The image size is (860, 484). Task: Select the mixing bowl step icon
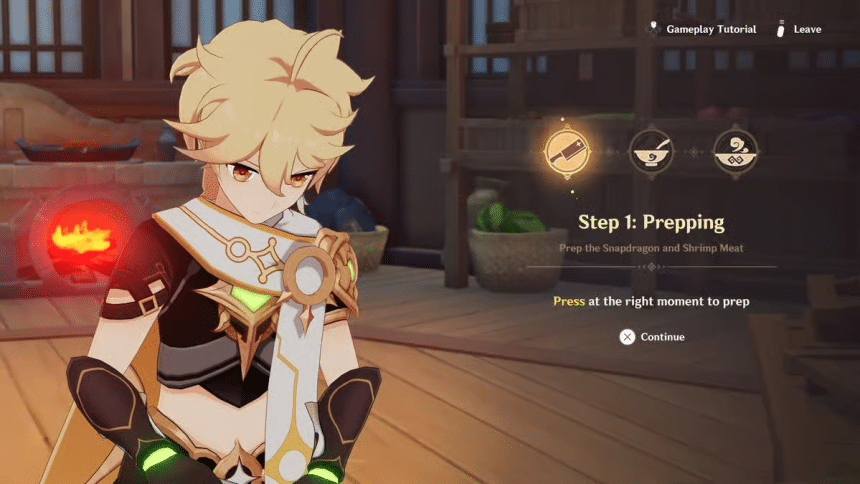[x=649, y=153]
